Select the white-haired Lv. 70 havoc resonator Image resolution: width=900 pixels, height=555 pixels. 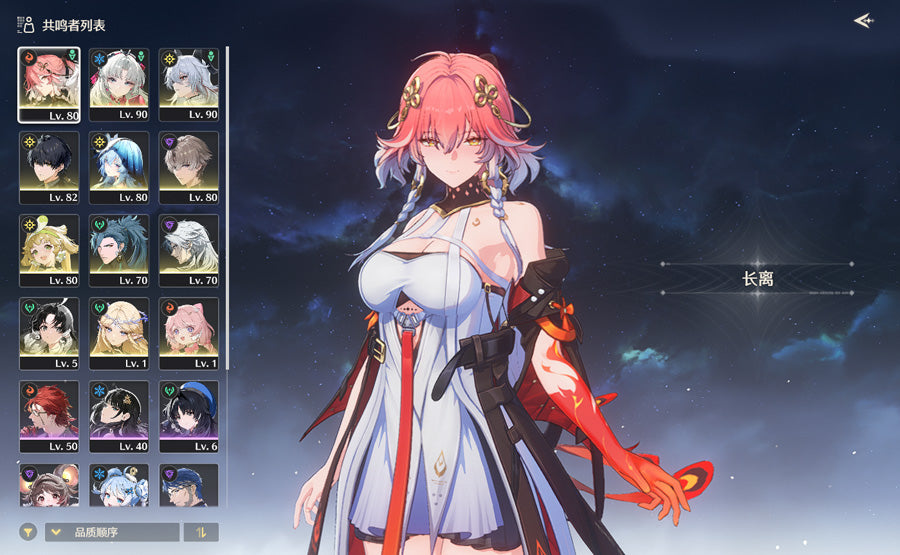tap(189, 250)
